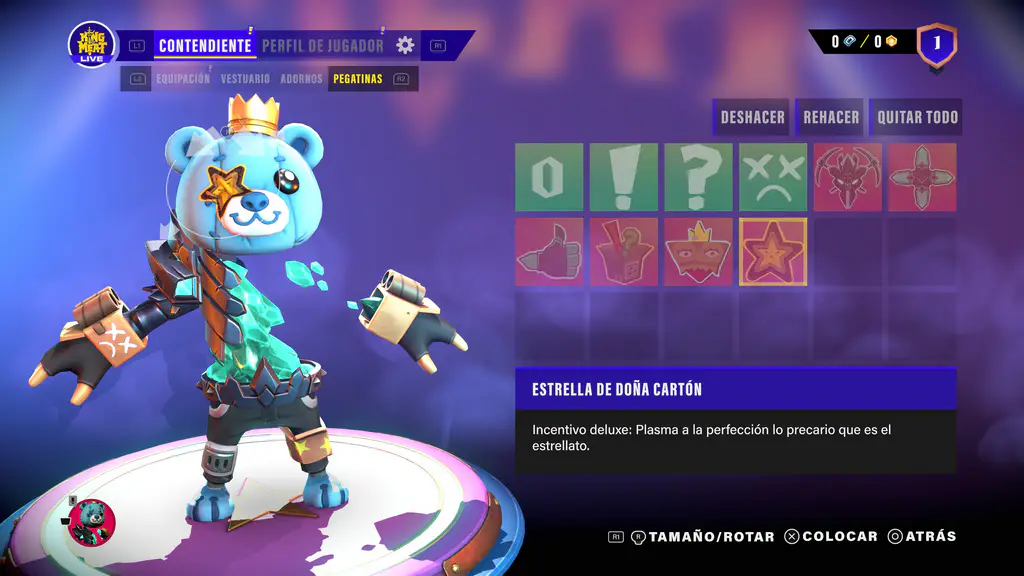This screenshot has width=1024, height=576.
Task: Select the ADORNOS sub-tab
Action: (x=301, y=78)
